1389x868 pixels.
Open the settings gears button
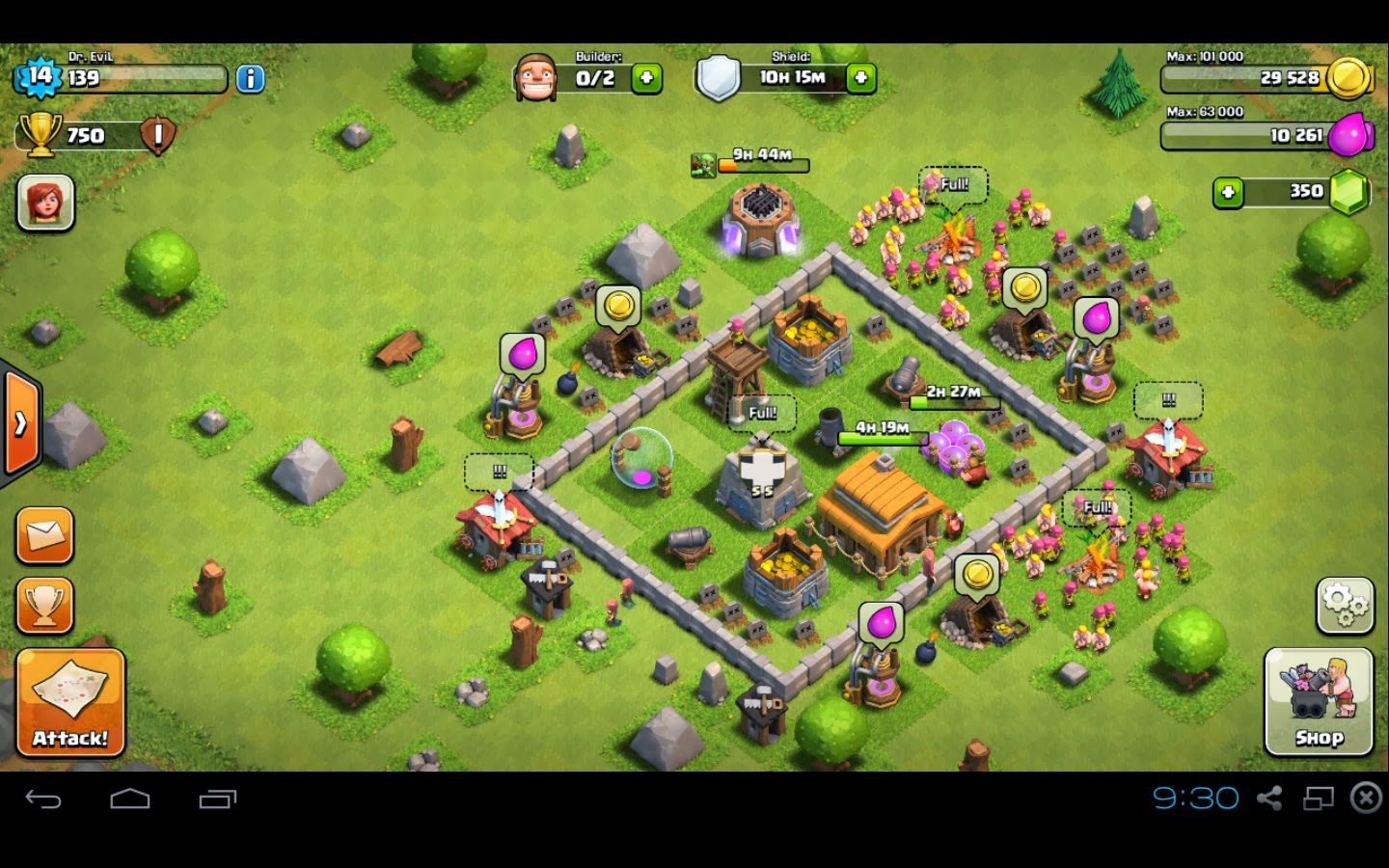[x=1345, y=606]
